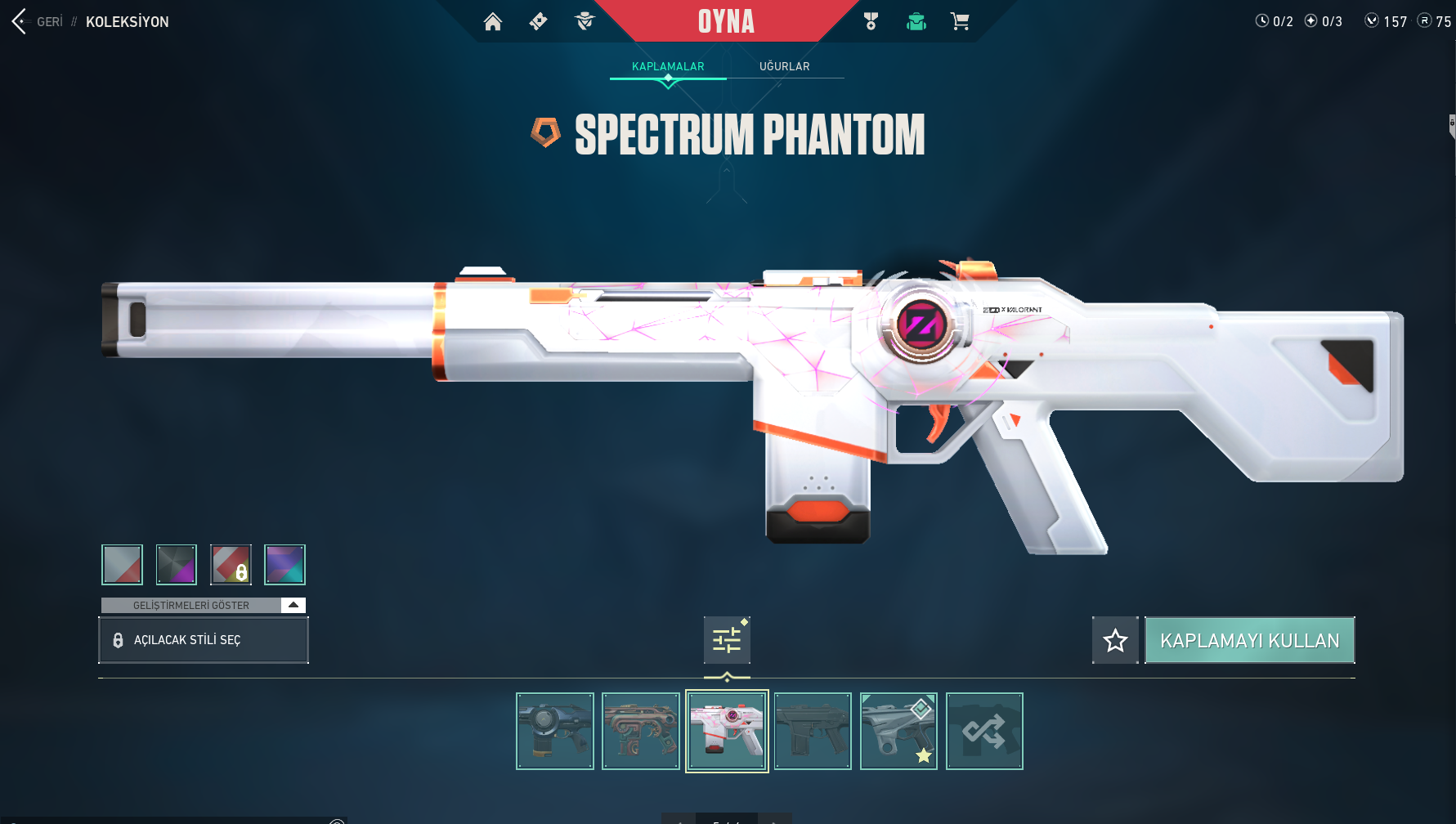
Task: Choose the black and purple color variant
Action: tap(177, 565)
